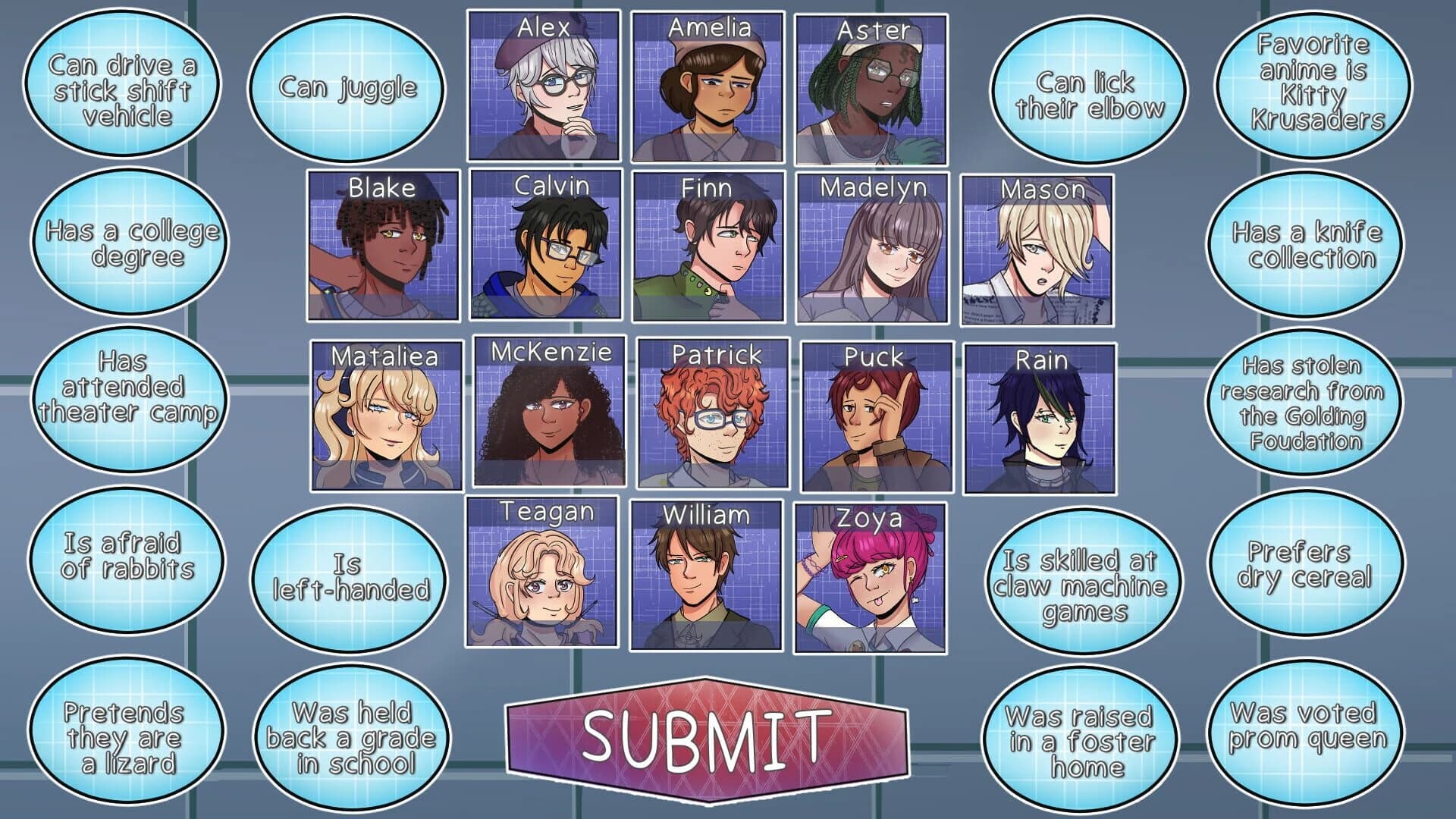Image resolution: width=1456 pixels, height=819 pixels.
Task: Pick Mason's character card
Action: [x=1037, y=250]
